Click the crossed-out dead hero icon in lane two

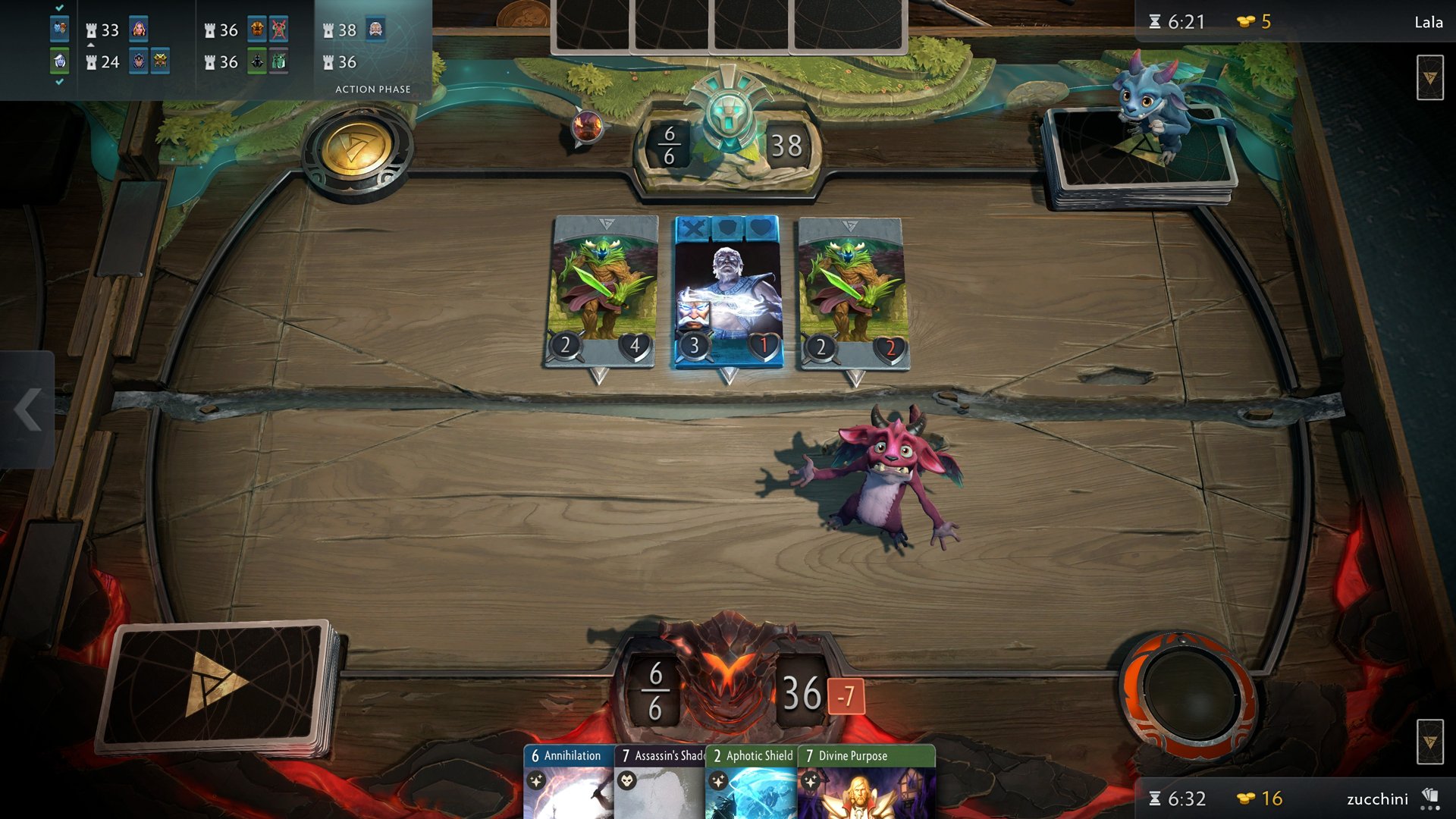[x=278, y=30]
